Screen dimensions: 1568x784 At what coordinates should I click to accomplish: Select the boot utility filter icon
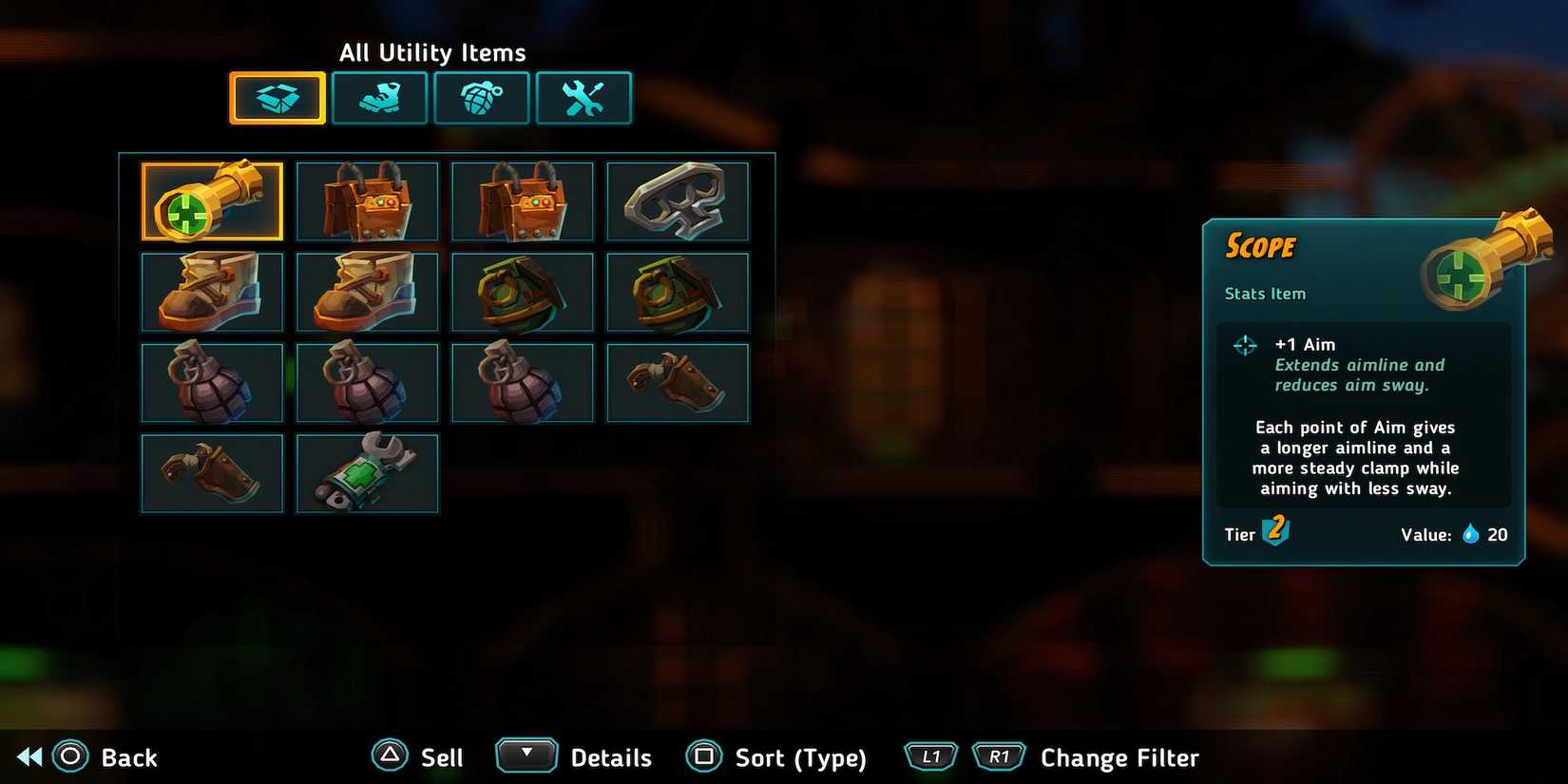click(379, 97)
